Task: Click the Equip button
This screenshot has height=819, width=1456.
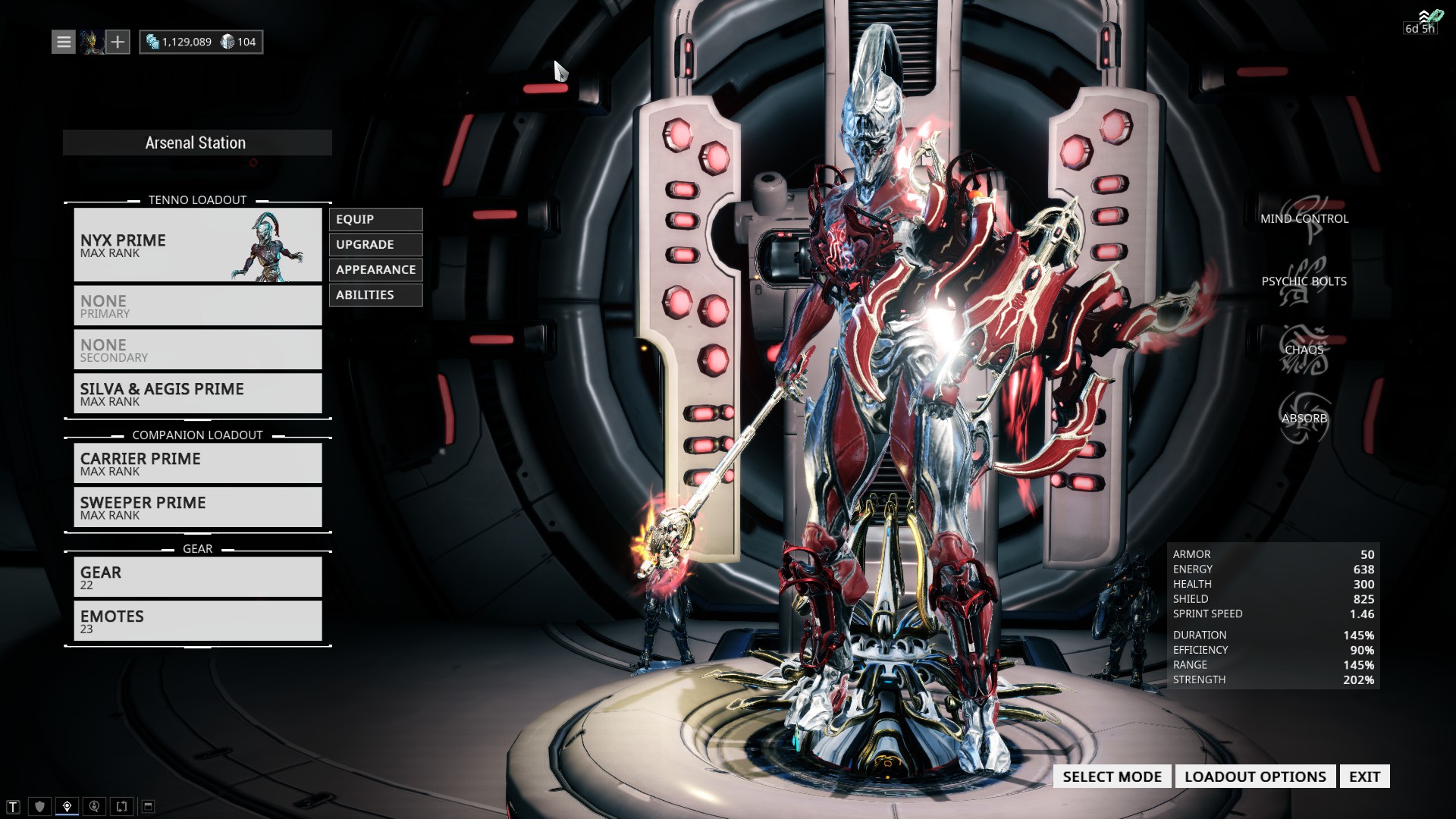Action: coord(375,219)
